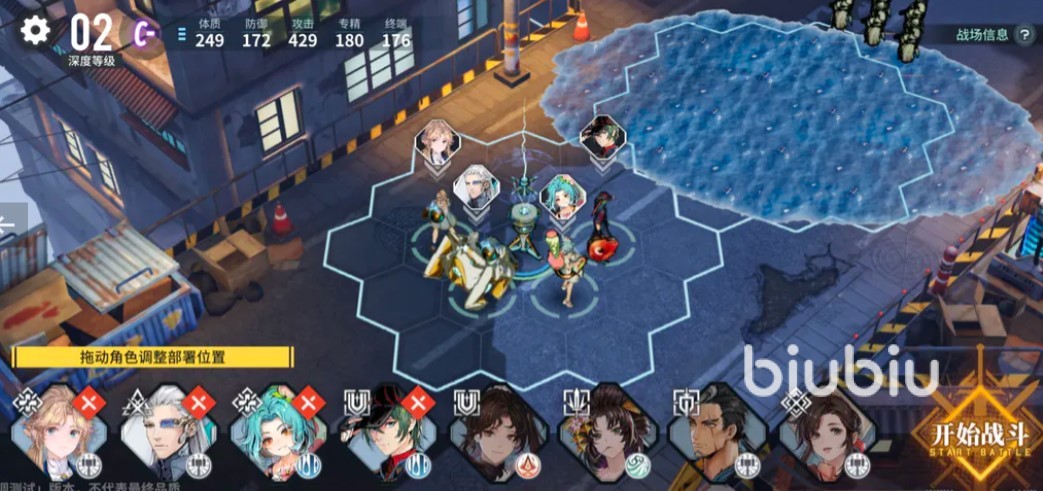Select the red-capped unit's marker on the grid
The height and width of the screenshot is (491, 1043).
(603, 137)
